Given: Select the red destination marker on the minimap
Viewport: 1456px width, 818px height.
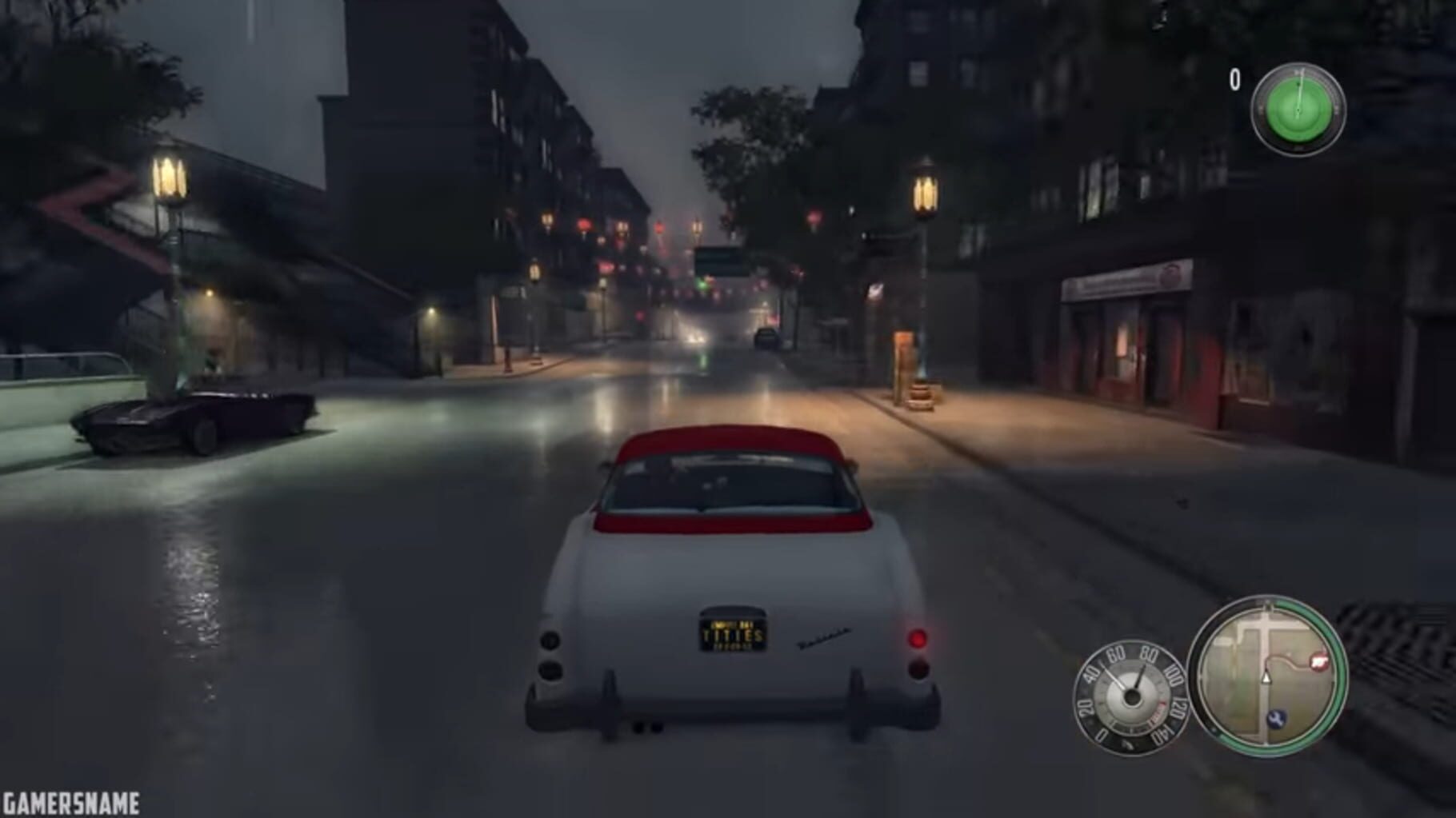Looking at the screenshot, I should pos(1319,660).
